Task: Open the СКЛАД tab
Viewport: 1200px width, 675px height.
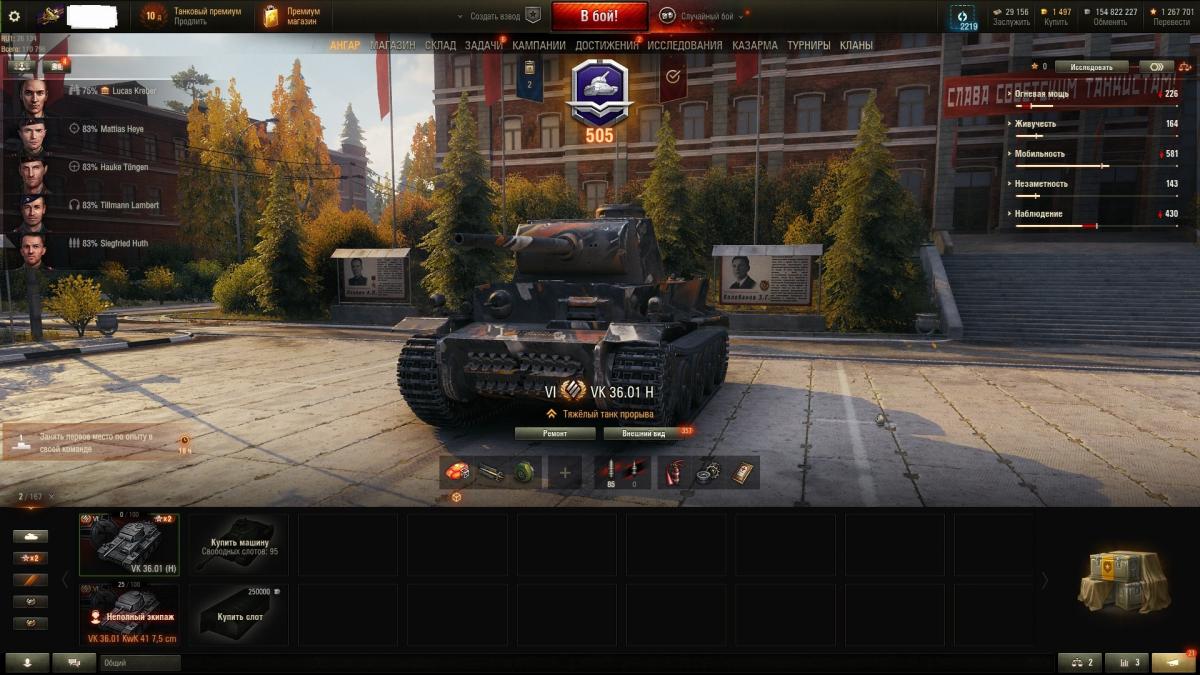Action: [440, 45]
